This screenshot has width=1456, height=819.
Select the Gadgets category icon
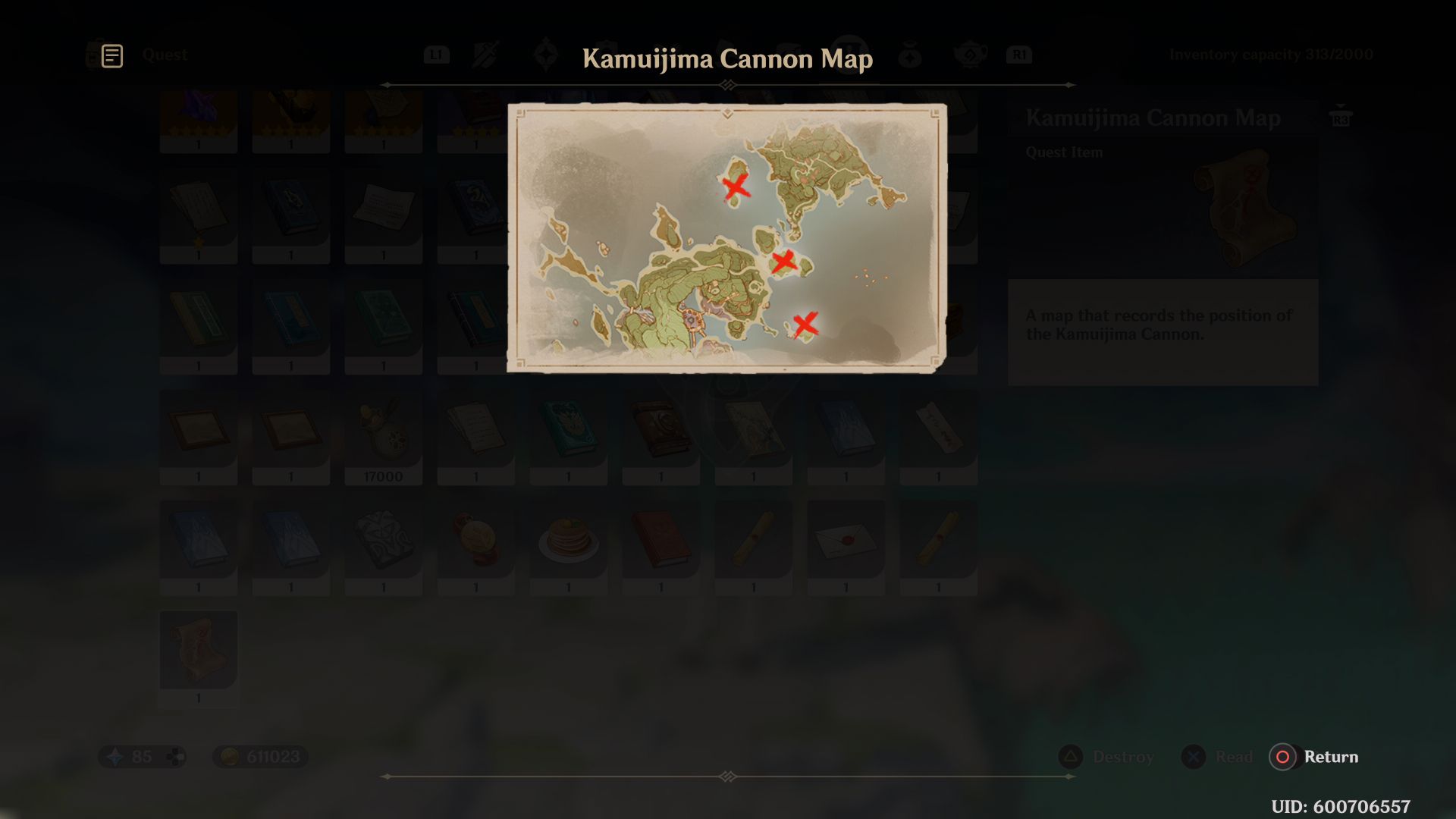tap(787, 53)
